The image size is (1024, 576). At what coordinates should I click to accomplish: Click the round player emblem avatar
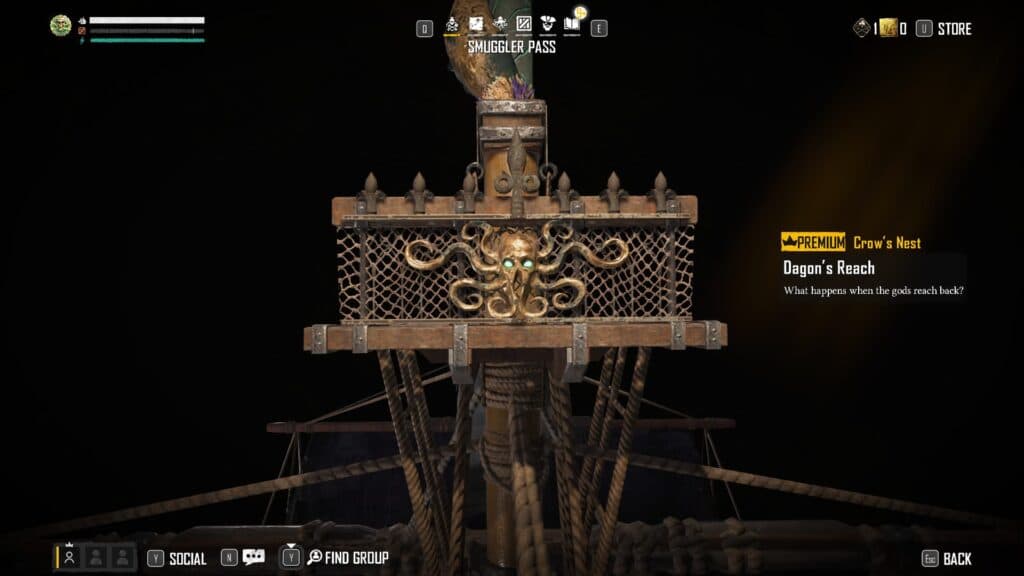point(60,26)
